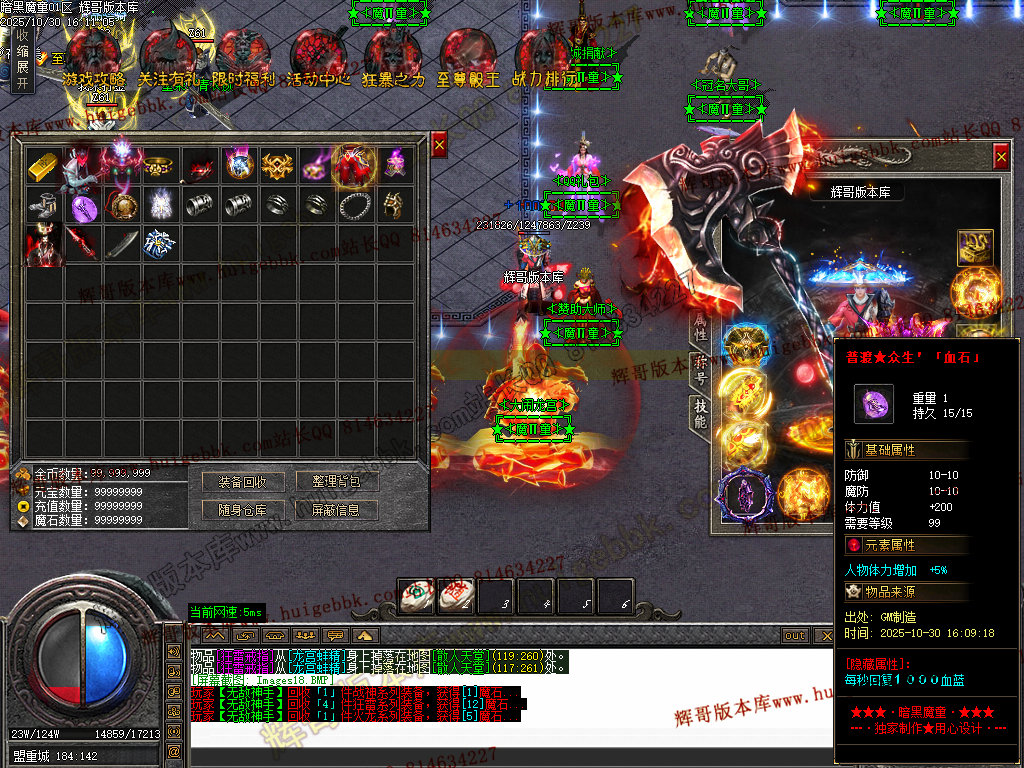Screen dimensions: 1024x768
Task: Click the 整理背包 sort bag button
Action: [x=336, y=482]
